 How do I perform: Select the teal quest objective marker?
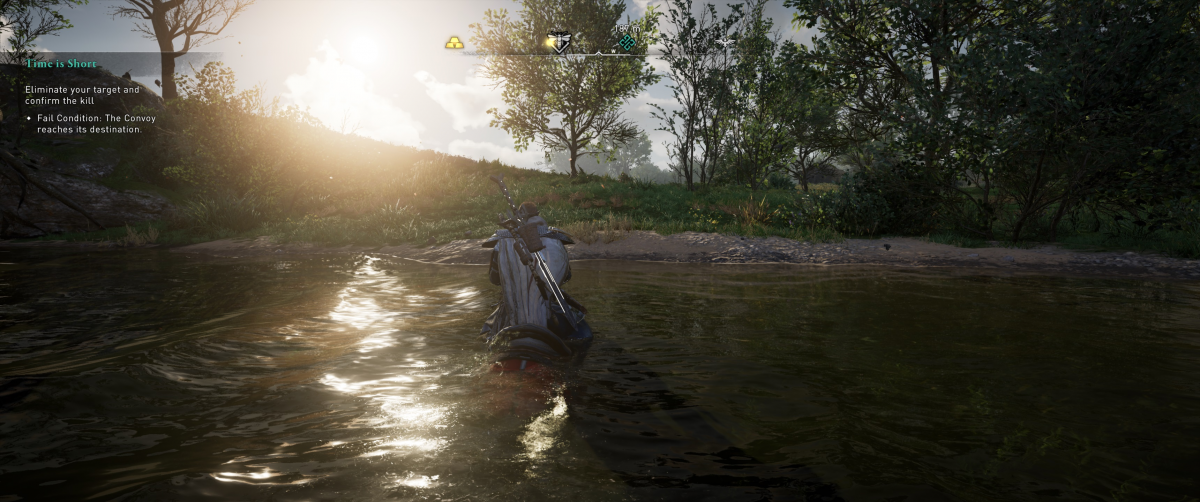(627, 42)
